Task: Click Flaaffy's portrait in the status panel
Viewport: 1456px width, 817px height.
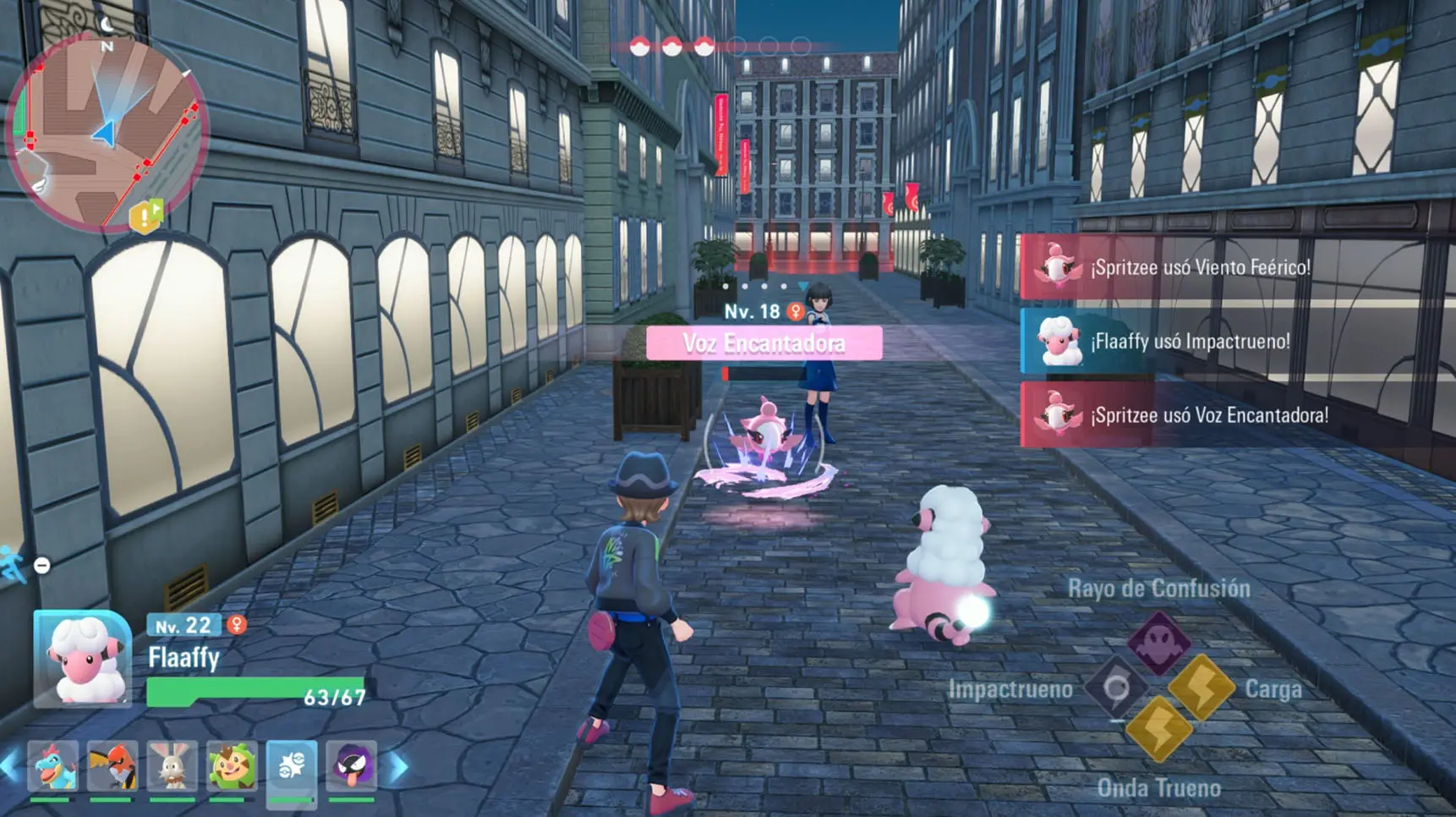Action: point(83,659)
